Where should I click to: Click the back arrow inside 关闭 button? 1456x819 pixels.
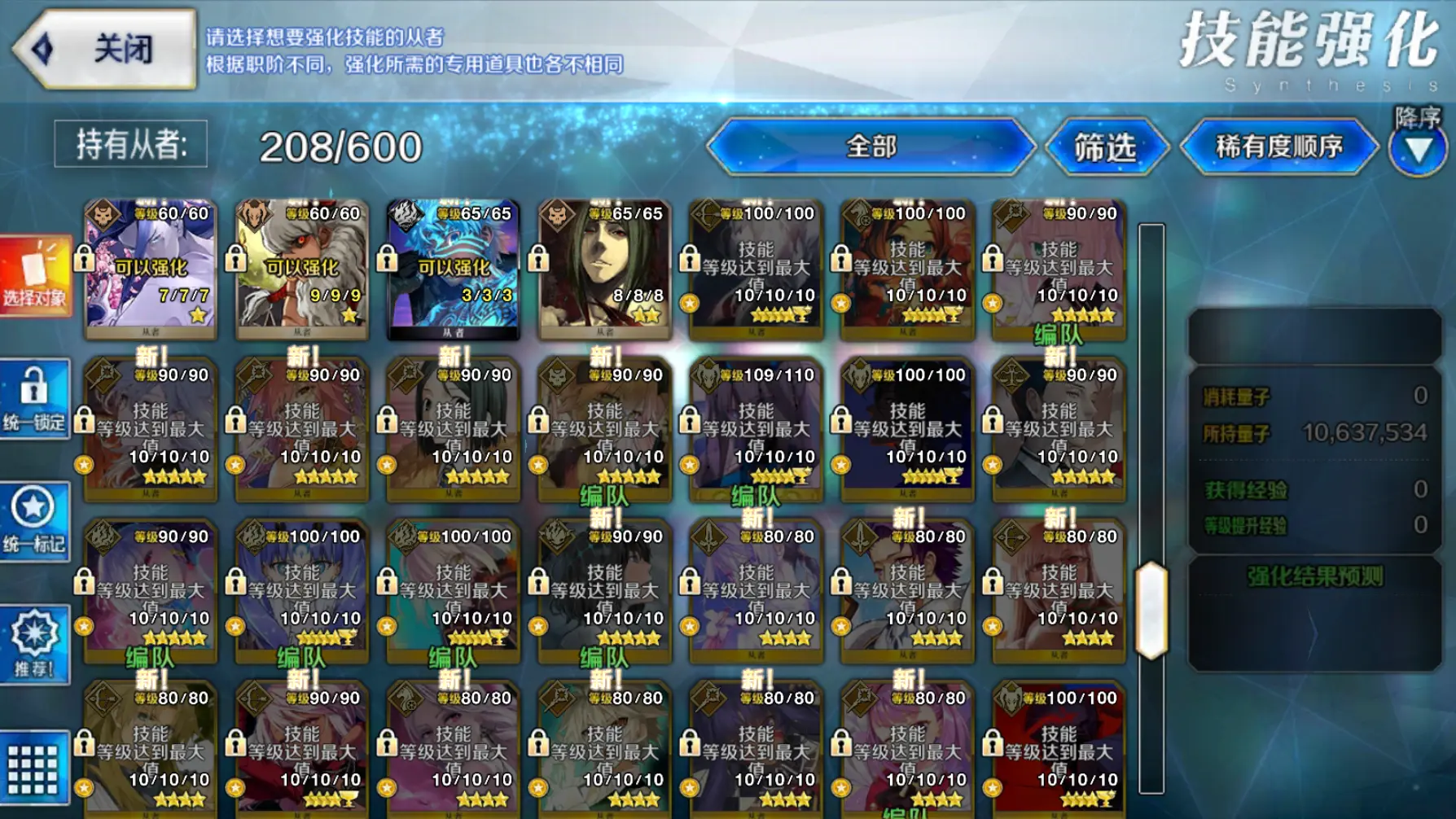tap(39, 46)
